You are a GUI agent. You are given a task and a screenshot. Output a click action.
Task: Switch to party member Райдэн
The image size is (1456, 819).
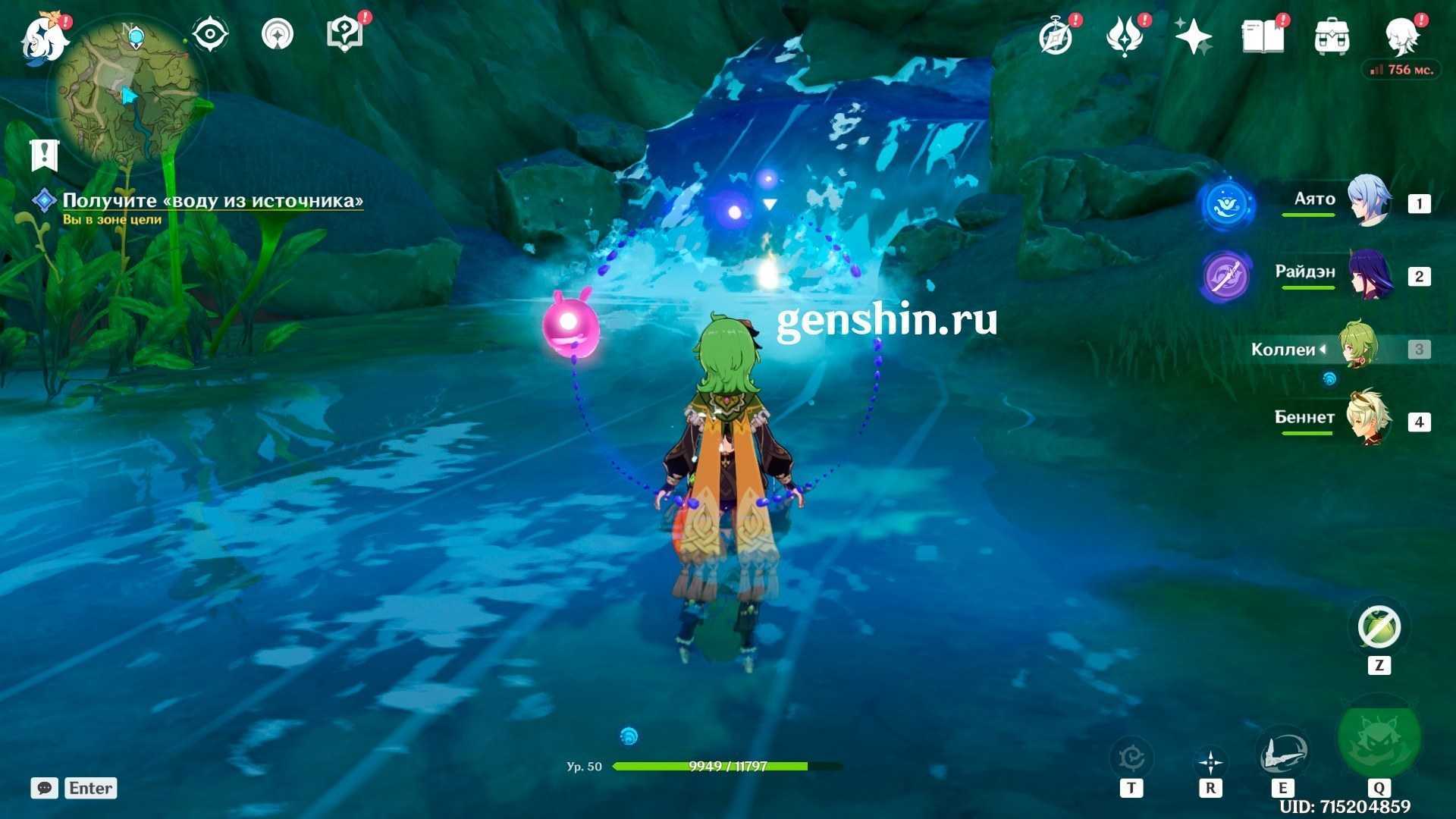click(1369, 275)
